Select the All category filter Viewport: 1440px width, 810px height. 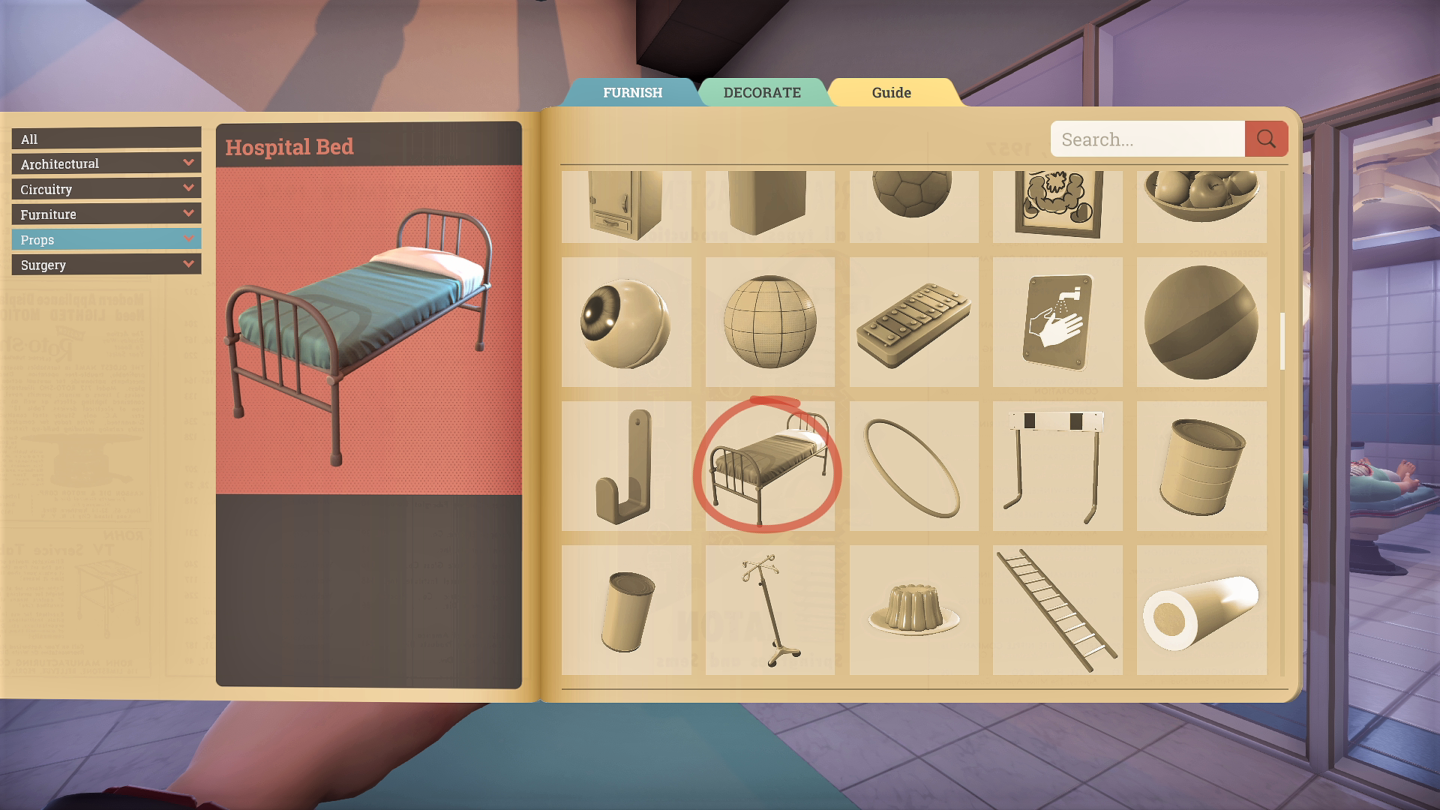click(105, 138)
